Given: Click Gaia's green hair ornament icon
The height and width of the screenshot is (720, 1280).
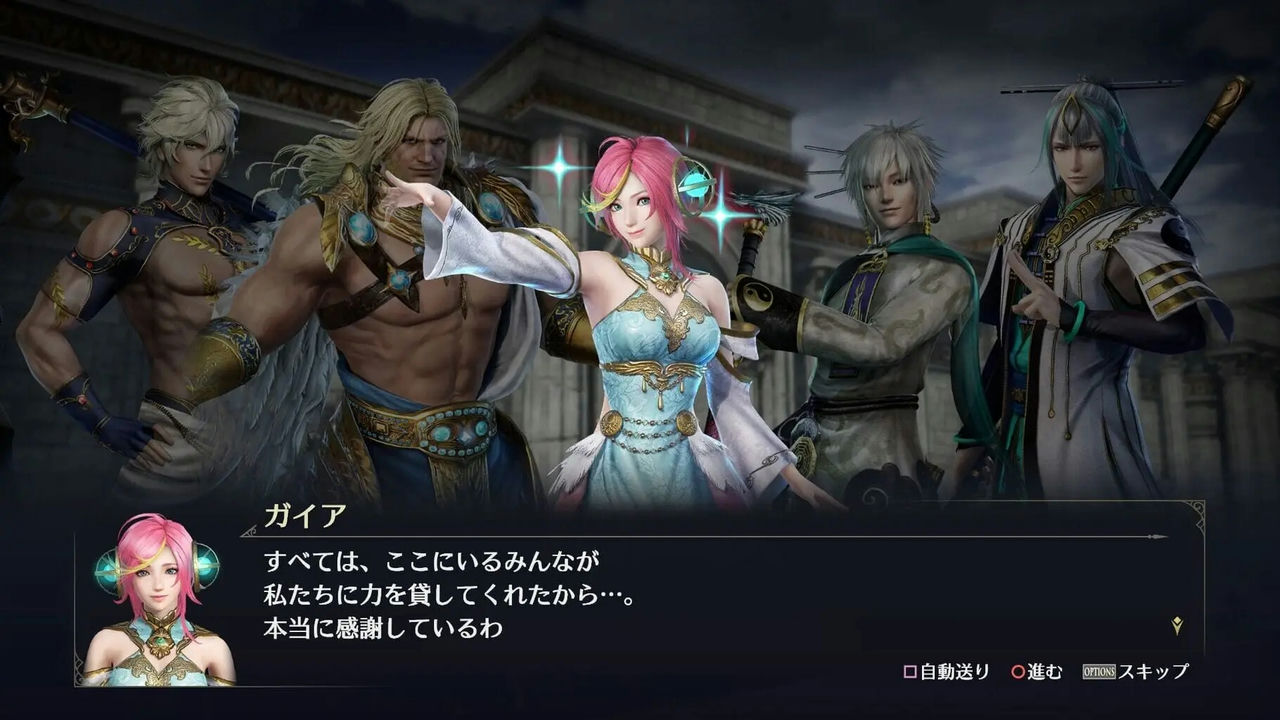Looking at the screenshot, I should pos(697,183).
